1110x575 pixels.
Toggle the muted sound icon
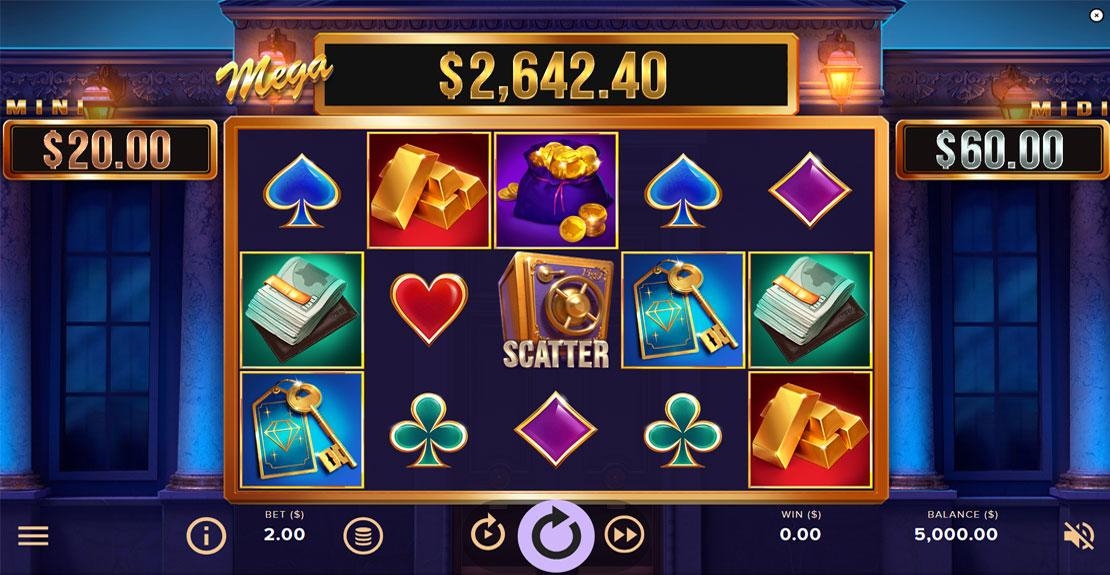tap(1078, 536)
